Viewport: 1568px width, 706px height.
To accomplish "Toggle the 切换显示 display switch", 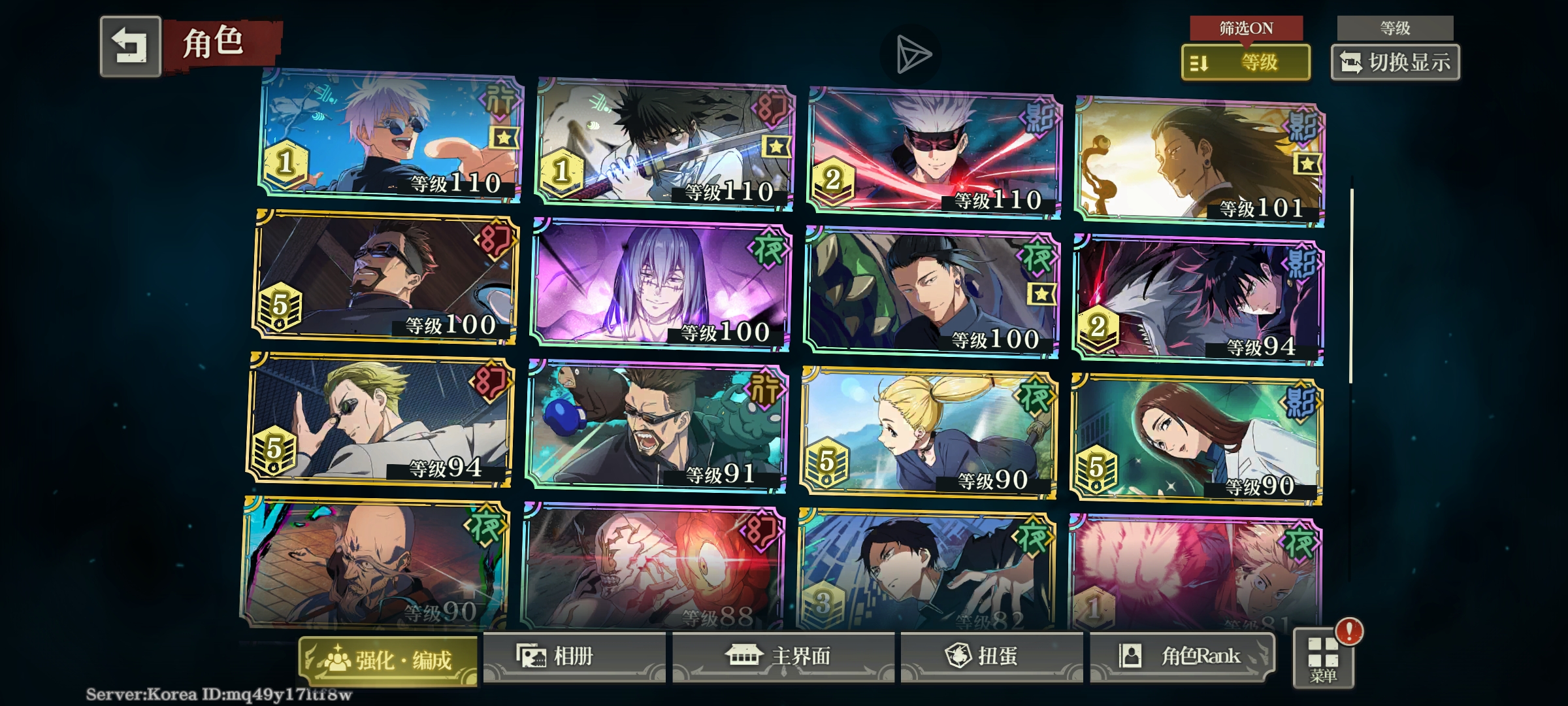I will [x=1395, y=63].
